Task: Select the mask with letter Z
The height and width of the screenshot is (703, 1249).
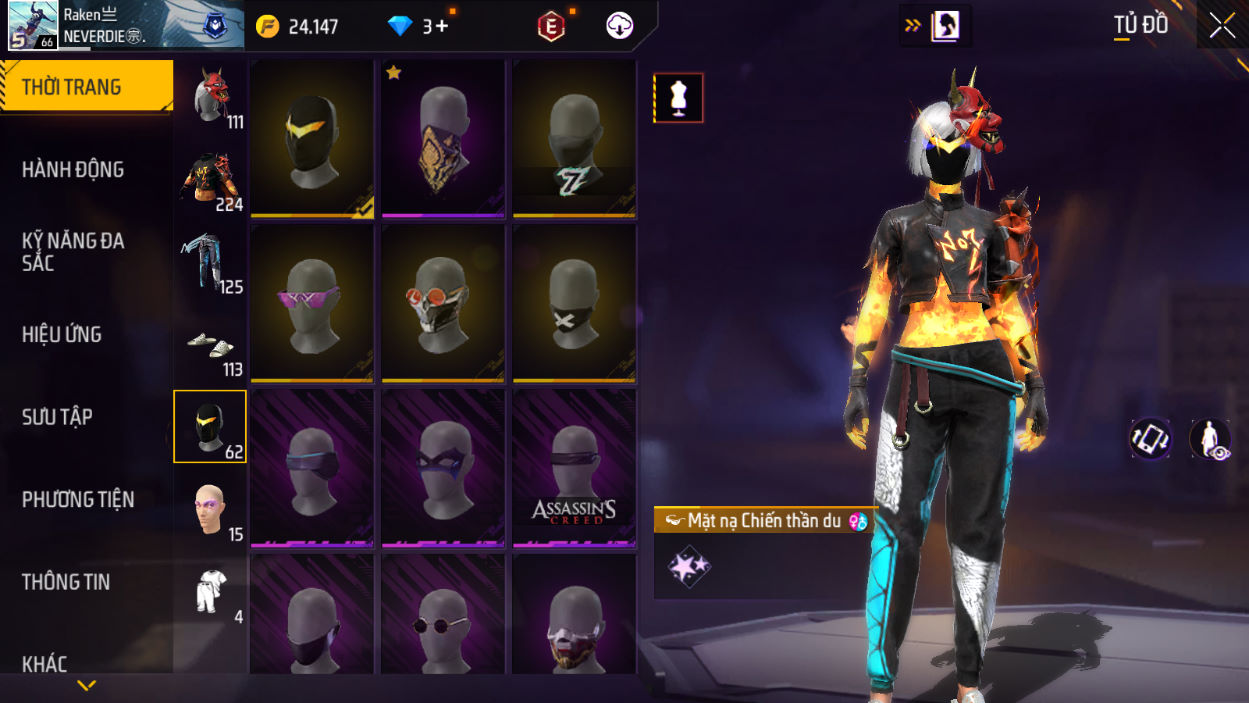Action: pyautogui.click(x=574, y=139)
